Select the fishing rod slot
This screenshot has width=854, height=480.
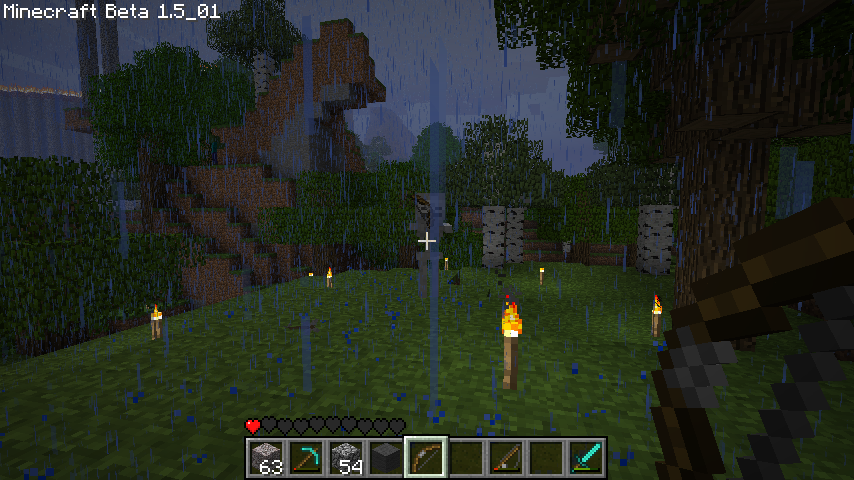[x=506, y=458]
